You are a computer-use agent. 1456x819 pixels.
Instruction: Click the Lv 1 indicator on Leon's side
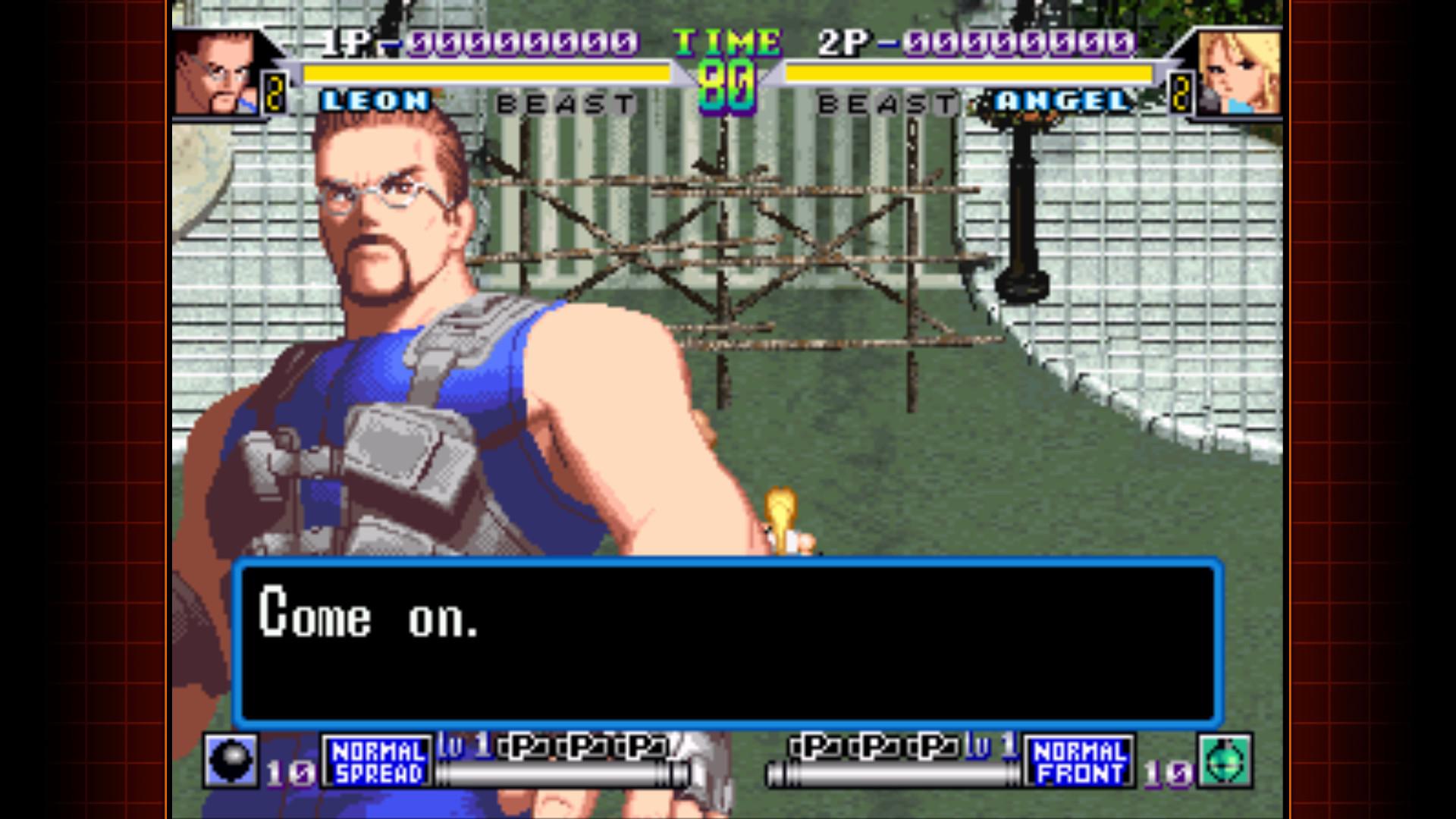pos(455,746)
